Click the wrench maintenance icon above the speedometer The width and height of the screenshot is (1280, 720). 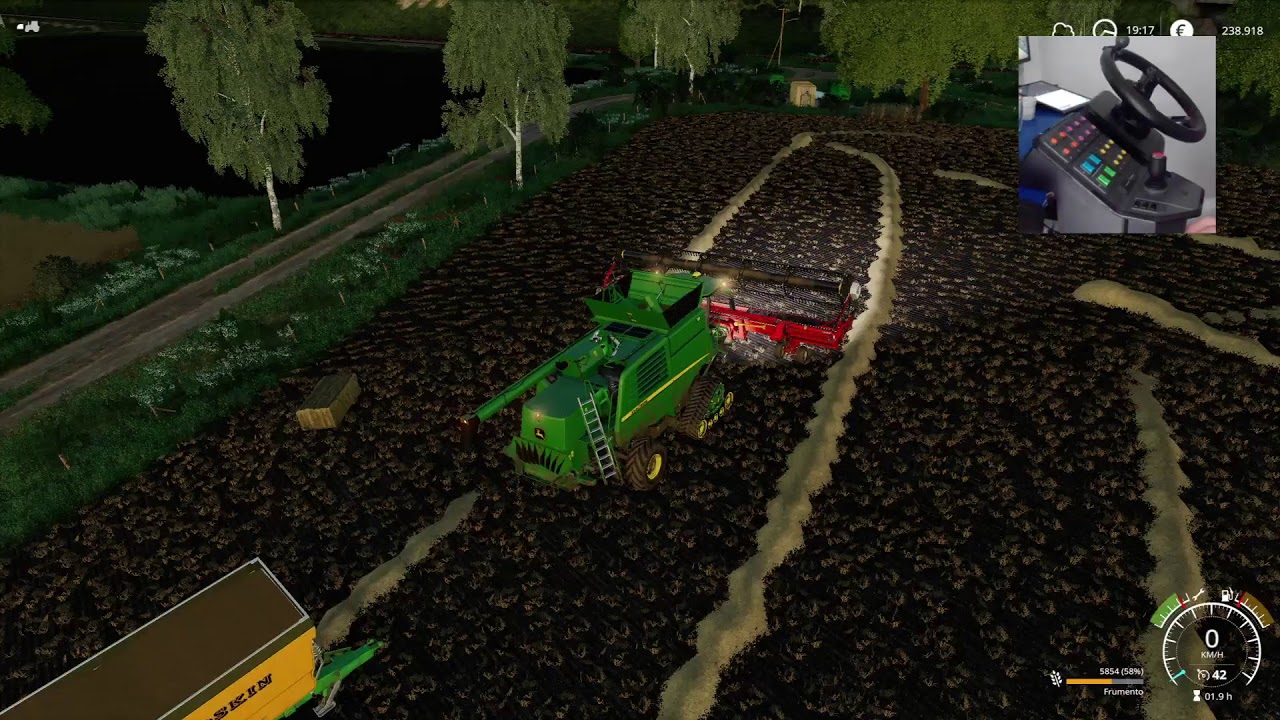(x=1197, y=596)
